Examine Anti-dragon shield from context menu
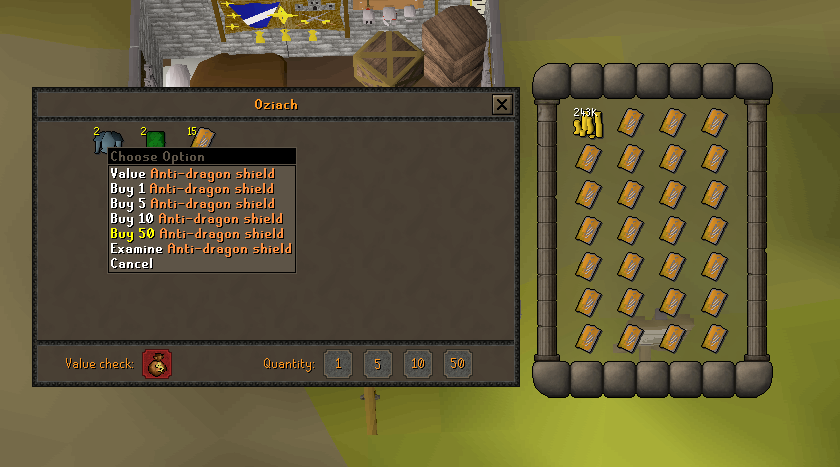840x467 pixels. tap(200, 249)
